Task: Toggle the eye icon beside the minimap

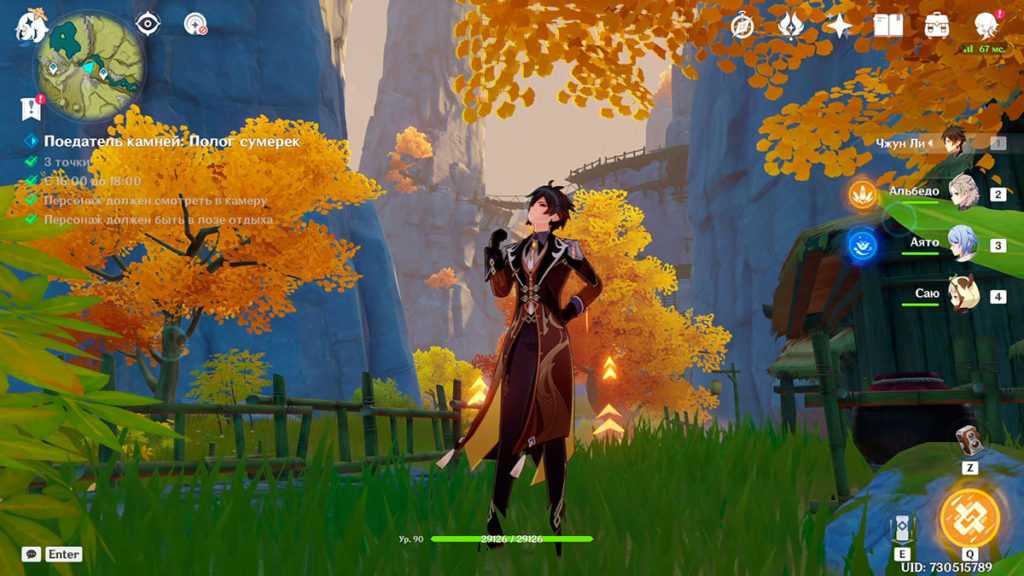Action: click(148, 23)
